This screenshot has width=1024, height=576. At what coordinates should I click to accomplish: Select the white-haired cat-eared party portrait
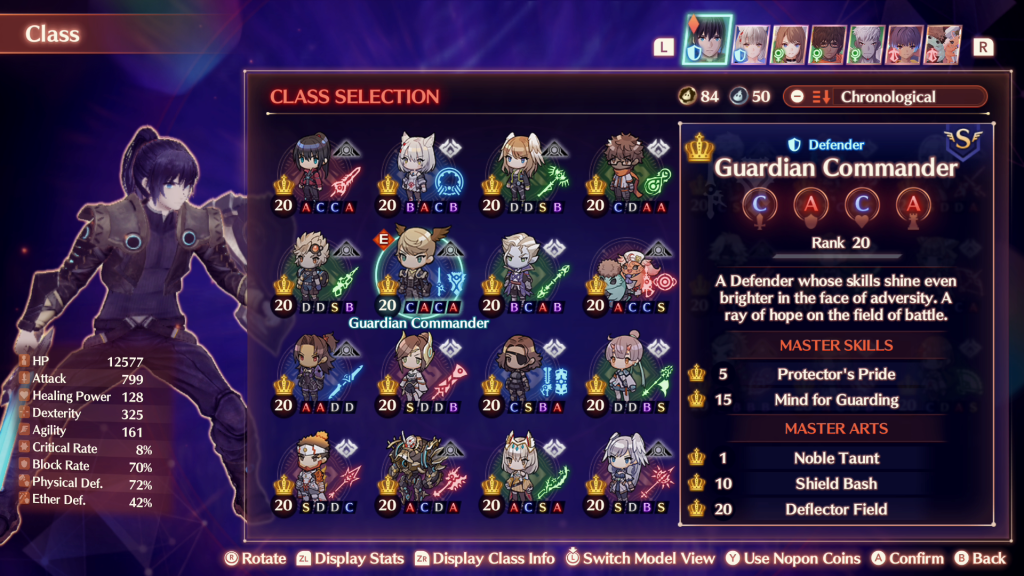point(752,45)
